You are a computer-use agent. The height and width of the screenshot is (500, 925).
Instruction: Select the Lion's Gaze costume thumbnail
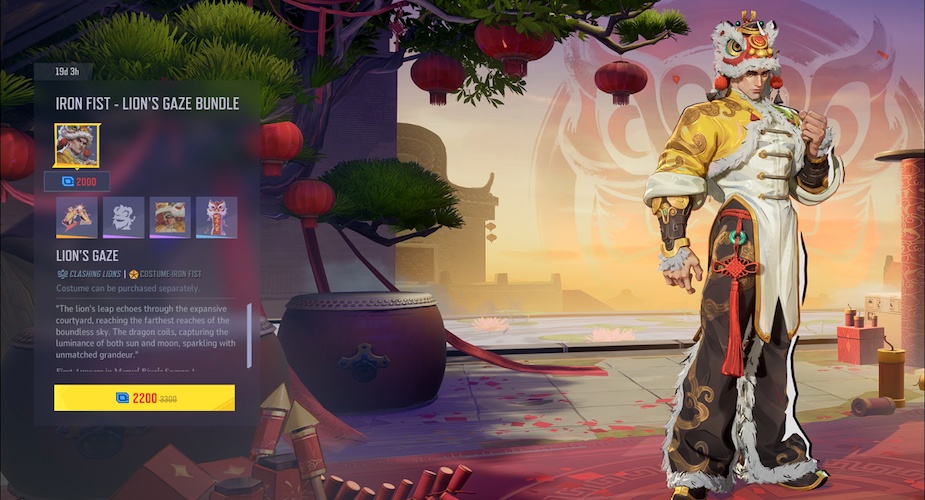coord(77,146)
